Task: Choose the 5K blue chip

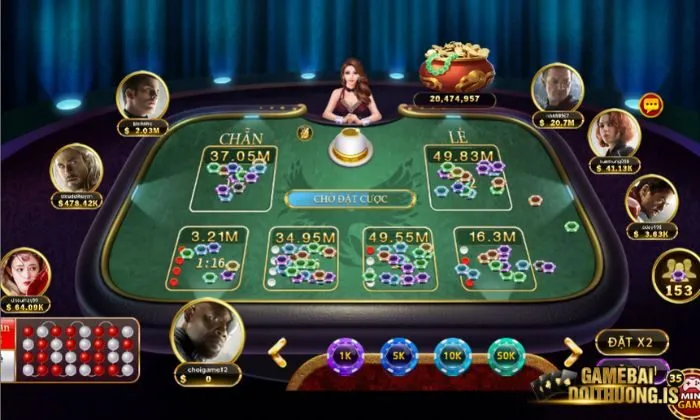Action: tap(399, 355)
